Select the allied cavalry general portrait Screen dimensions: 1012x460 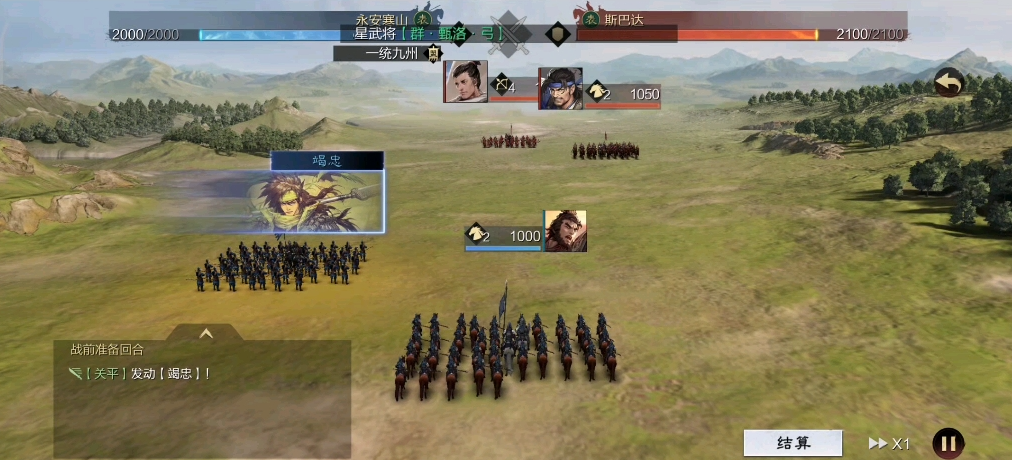[565, 231]
